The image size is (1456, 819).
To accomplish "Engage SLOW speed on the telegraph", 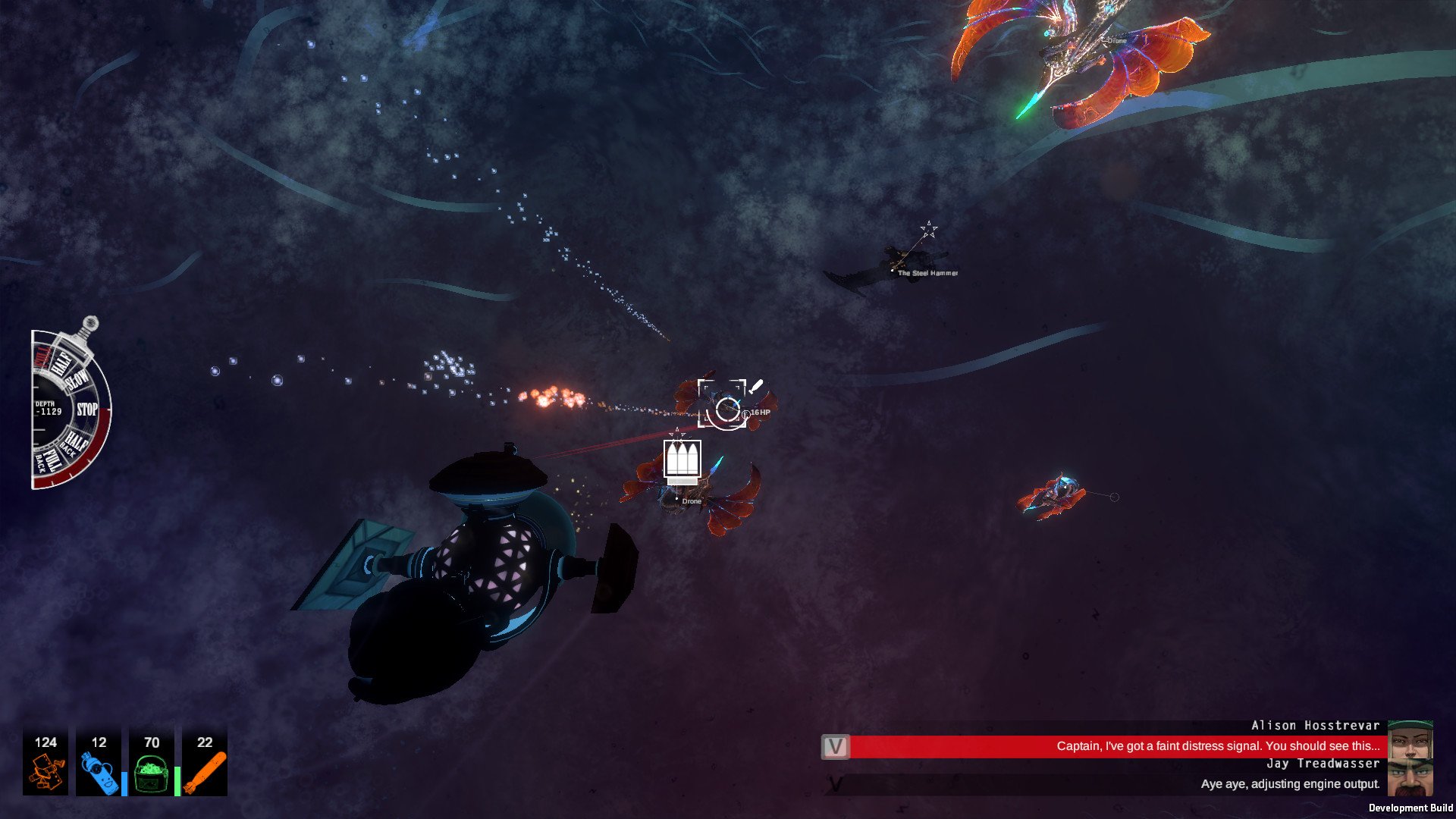I will coord(77,379).
